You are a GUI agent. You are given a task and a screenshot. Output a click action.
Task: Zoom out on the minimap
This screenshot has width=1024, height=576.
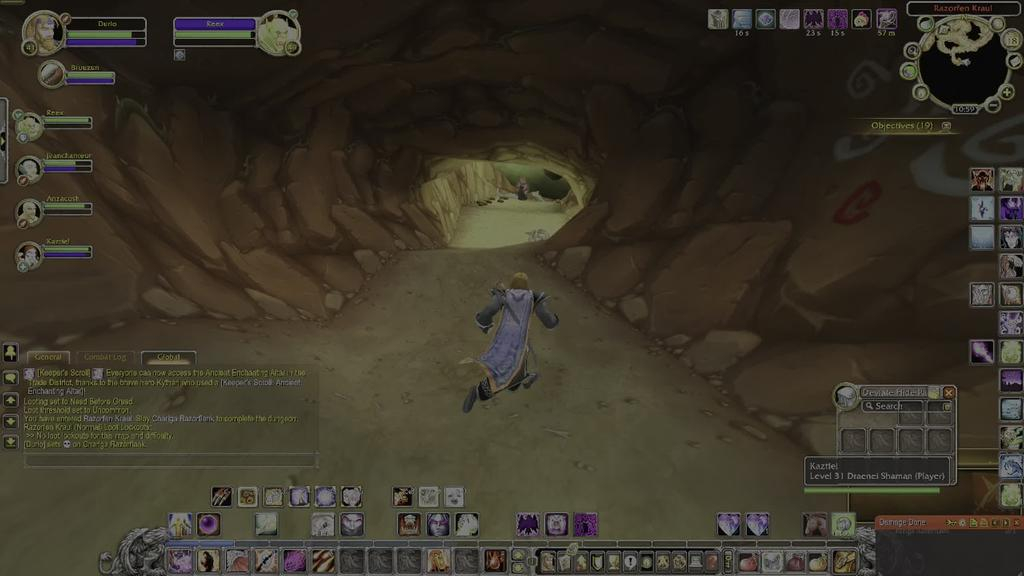(x=993, y=106)
